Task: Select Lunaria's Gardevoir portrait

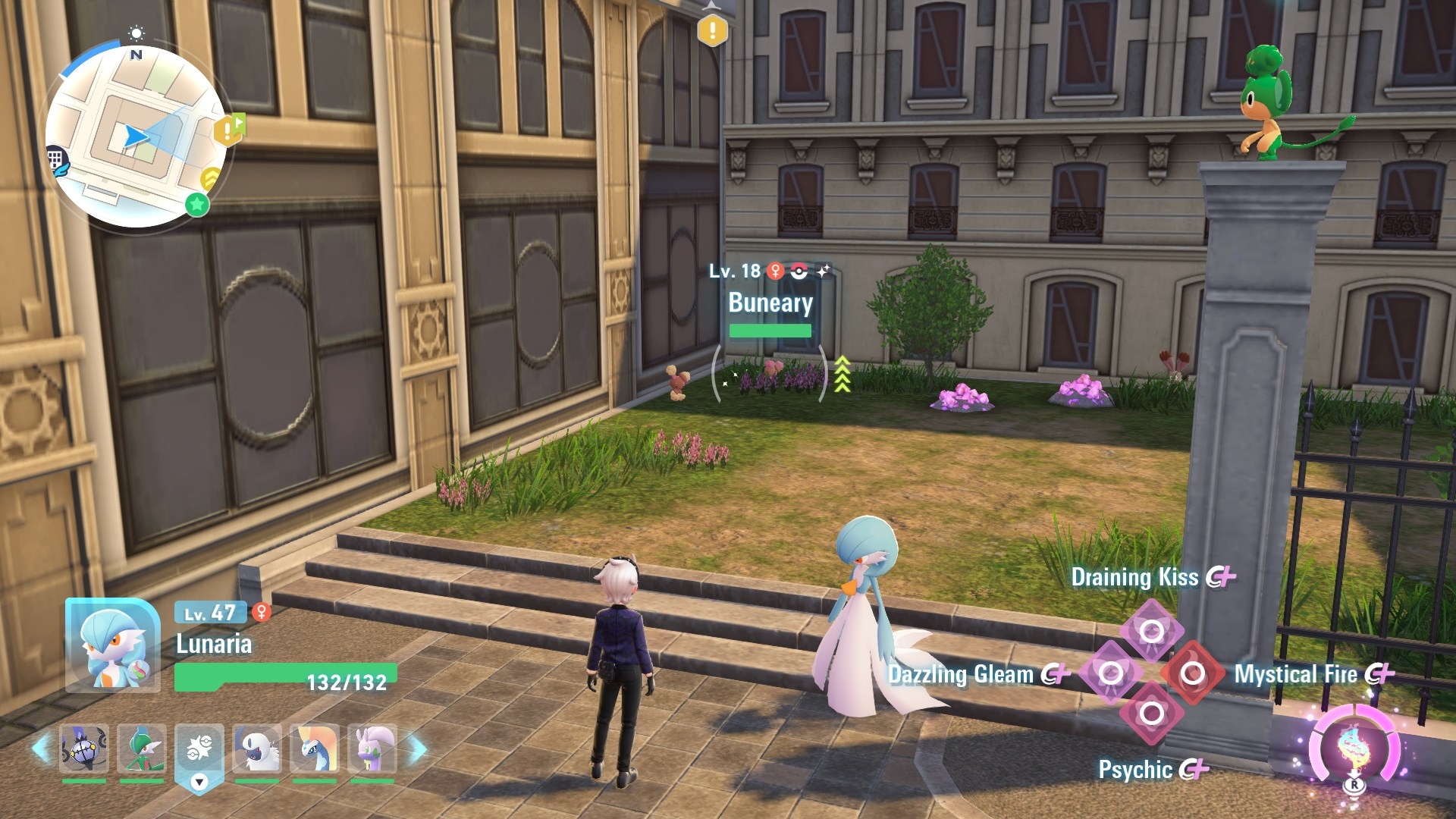Action: pos(112,646)
